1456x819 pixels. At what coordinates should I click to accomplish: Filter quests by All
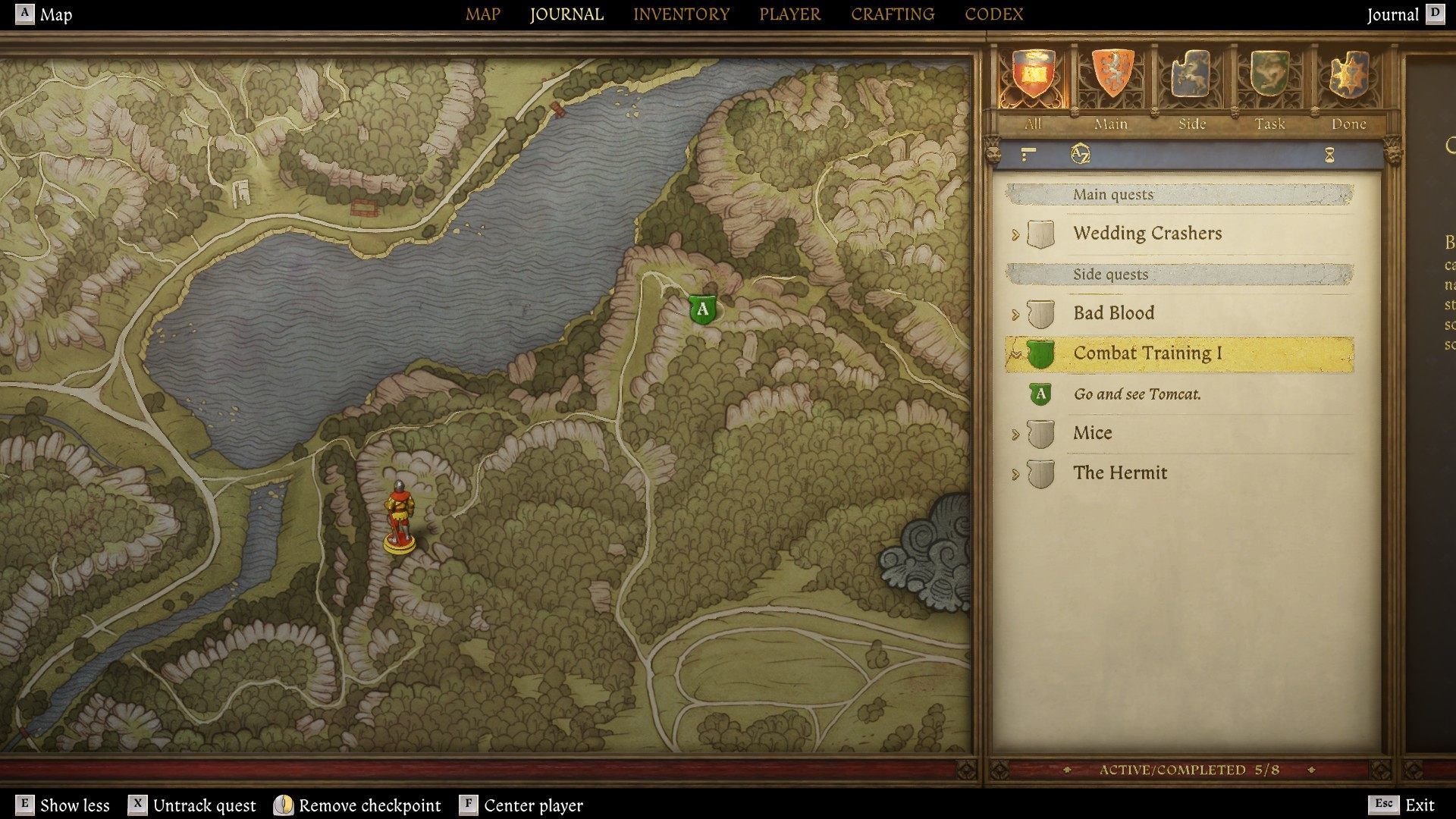tap(1032, 74)
